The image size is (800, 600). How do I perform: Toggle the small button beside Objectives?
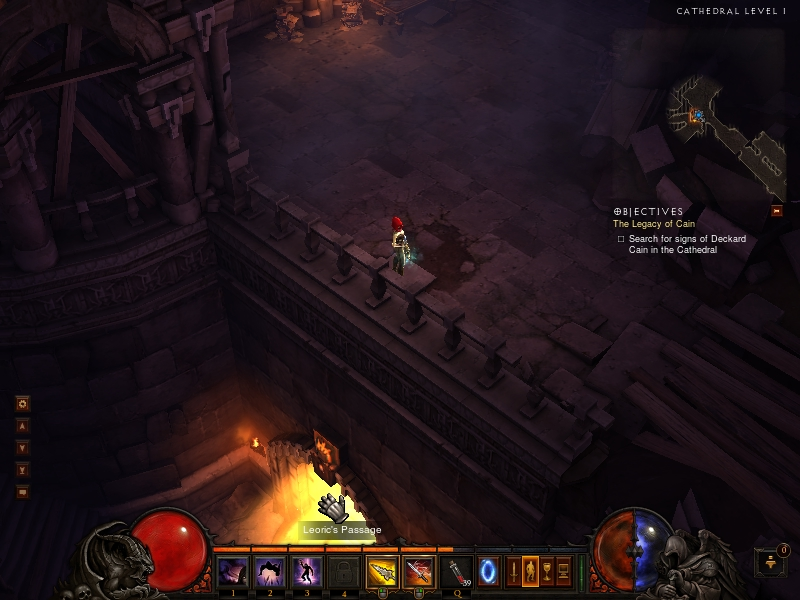coord(776,211)
